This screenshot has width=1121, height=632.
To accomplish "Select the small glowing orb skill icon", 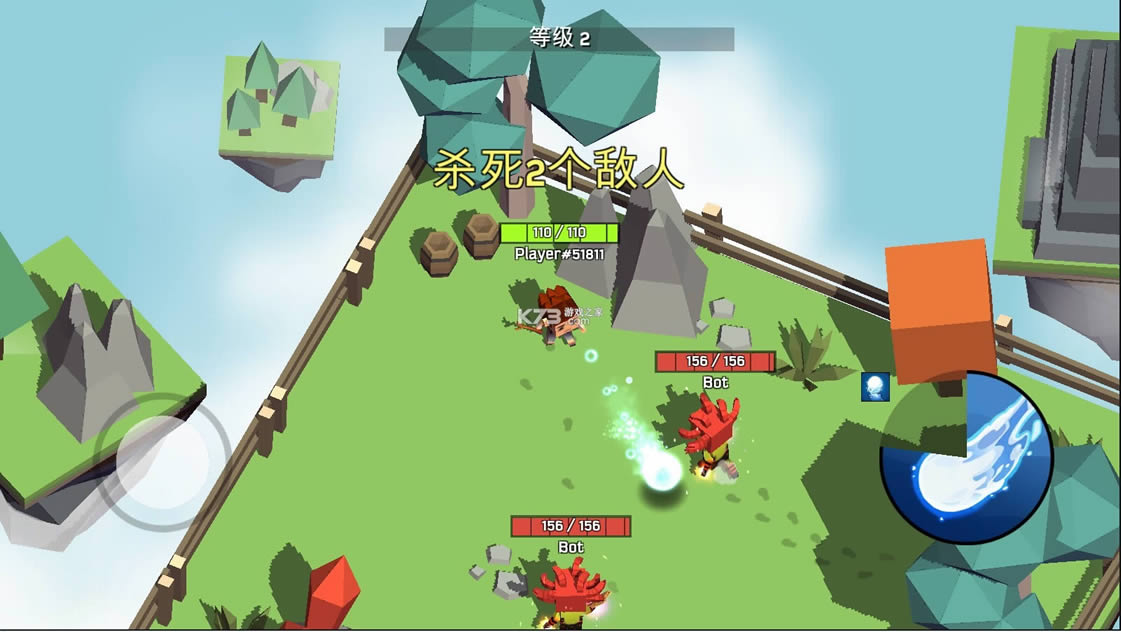I will pos(875,387).
